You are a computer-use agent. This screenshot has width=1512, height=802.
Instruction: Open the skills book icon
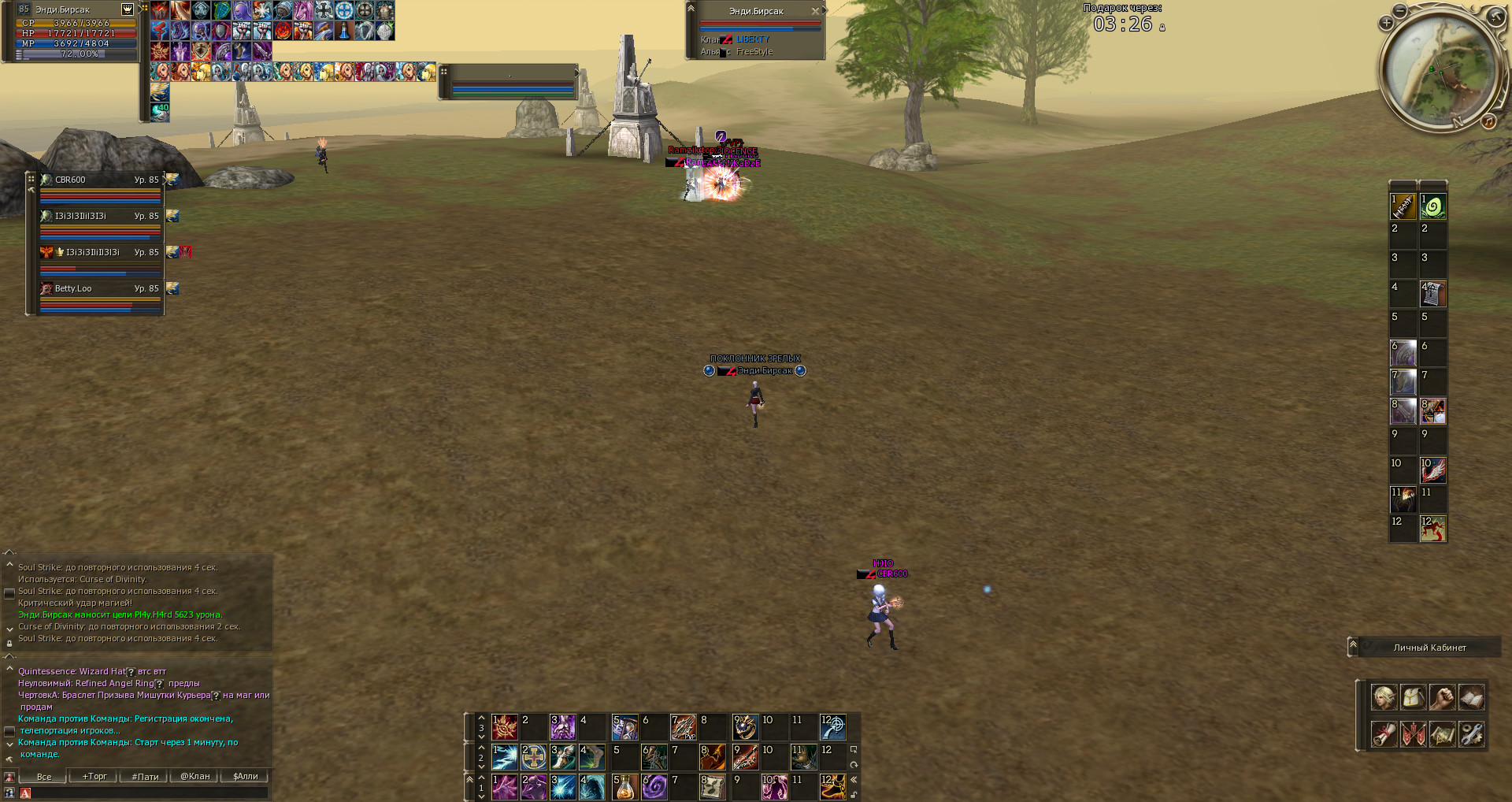(1471, 697)
